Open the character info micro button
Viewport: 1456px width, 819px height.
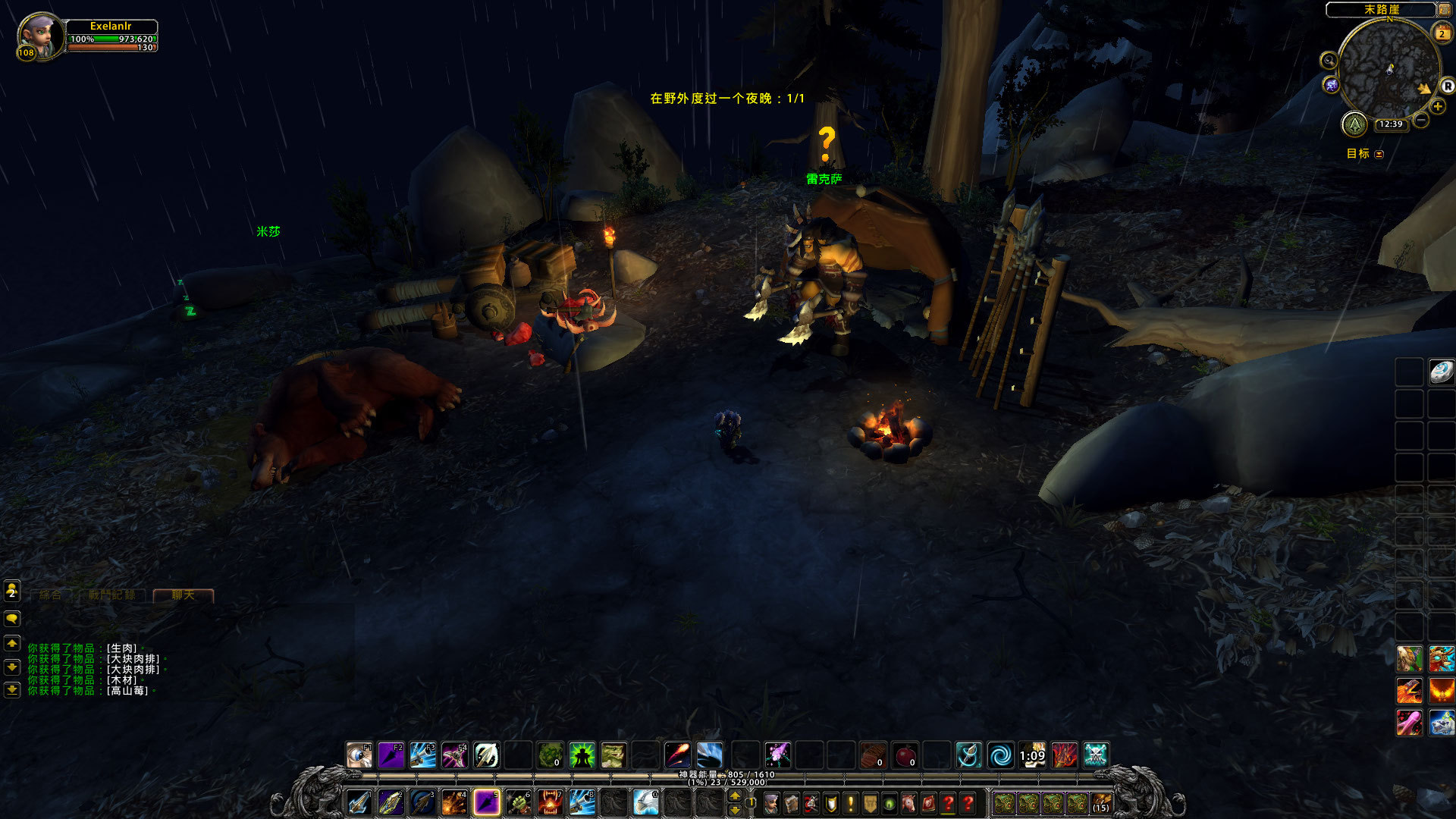tap(771, 802)
